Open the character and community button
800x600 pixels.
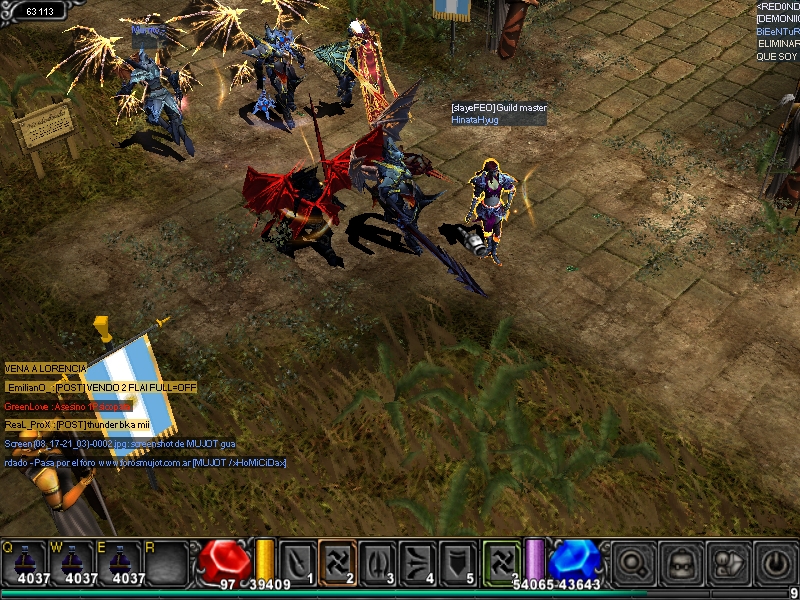(729, 563)
